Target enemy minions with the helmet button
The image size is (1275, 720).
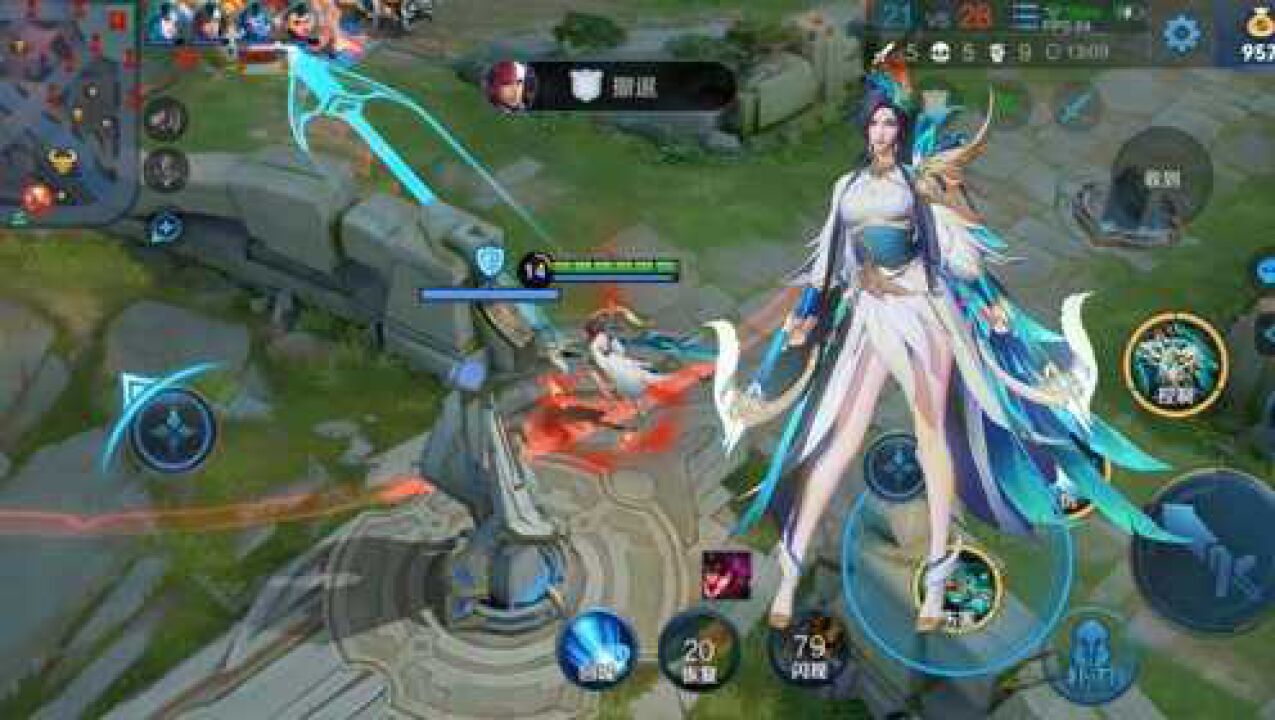point(1093,656)
